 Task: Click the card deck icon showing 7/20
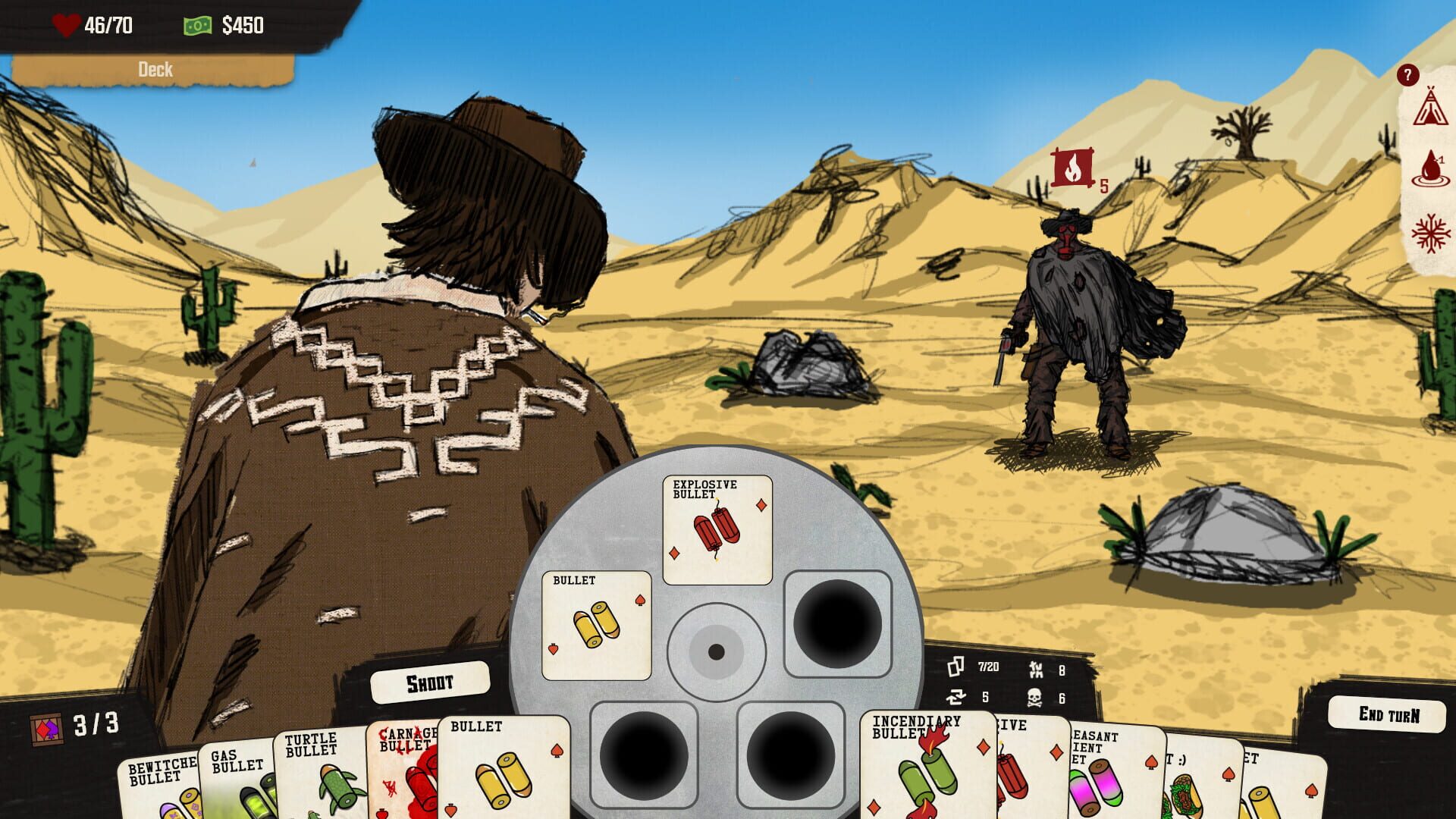pyautogui.click(x=957, y=665)
